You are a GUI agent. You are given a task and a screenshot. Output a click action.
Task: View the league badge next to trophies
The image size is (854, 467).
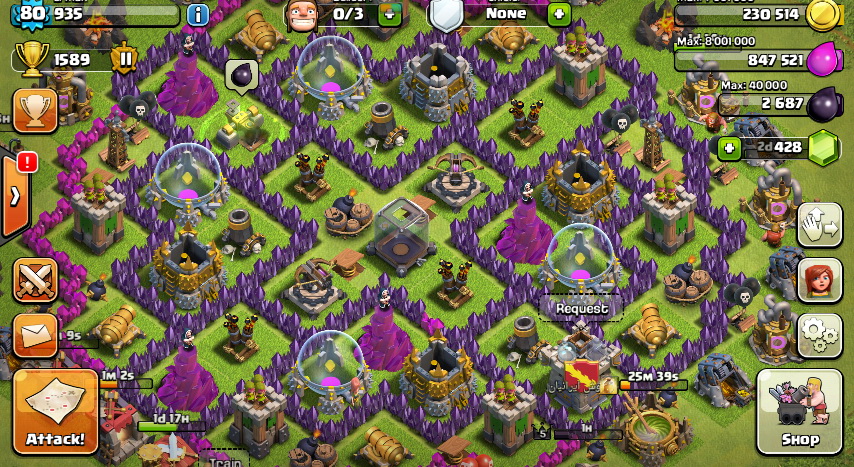tap(126, 59)
